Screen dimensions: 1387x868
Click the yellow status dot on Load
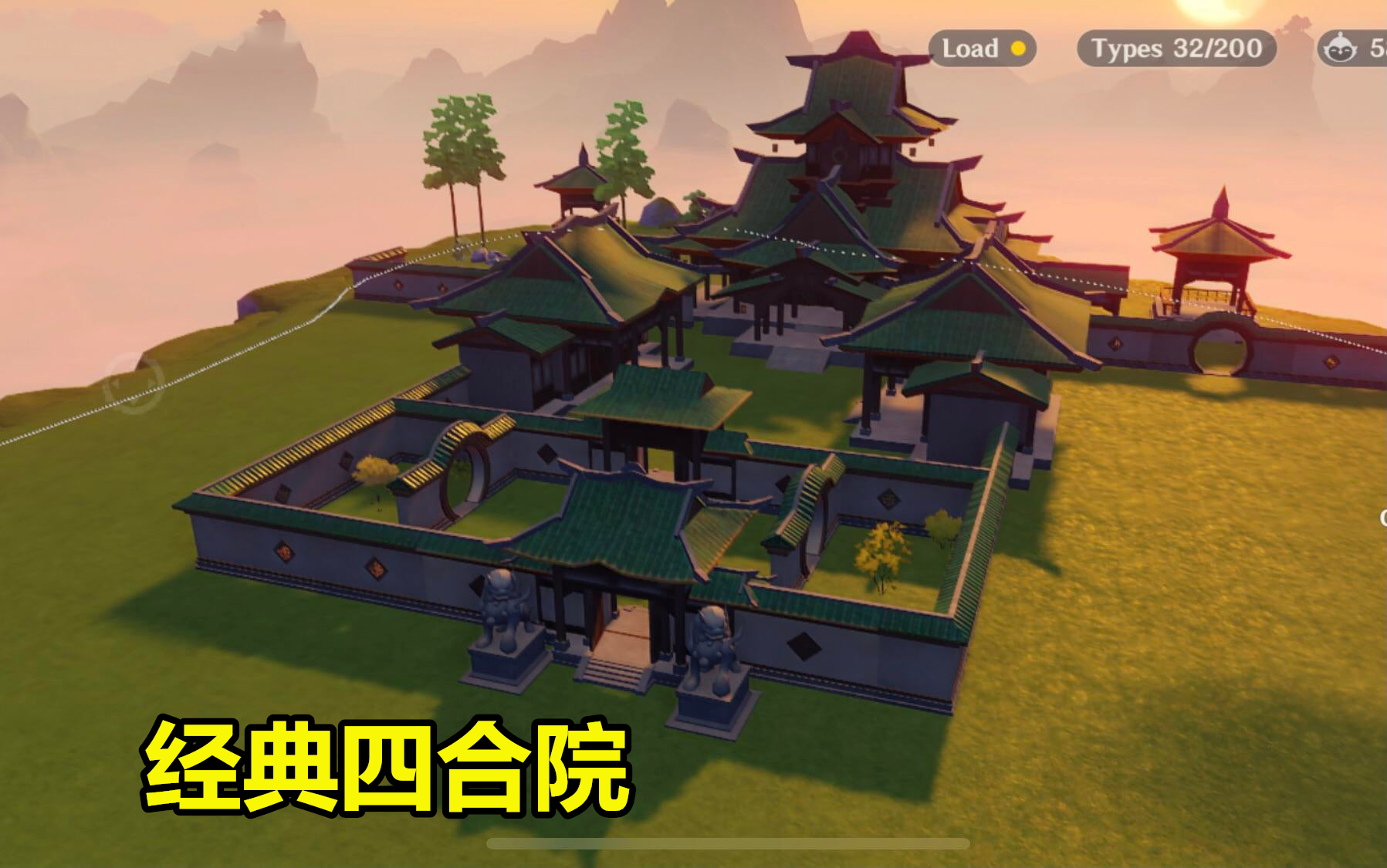coord(1018,49)
